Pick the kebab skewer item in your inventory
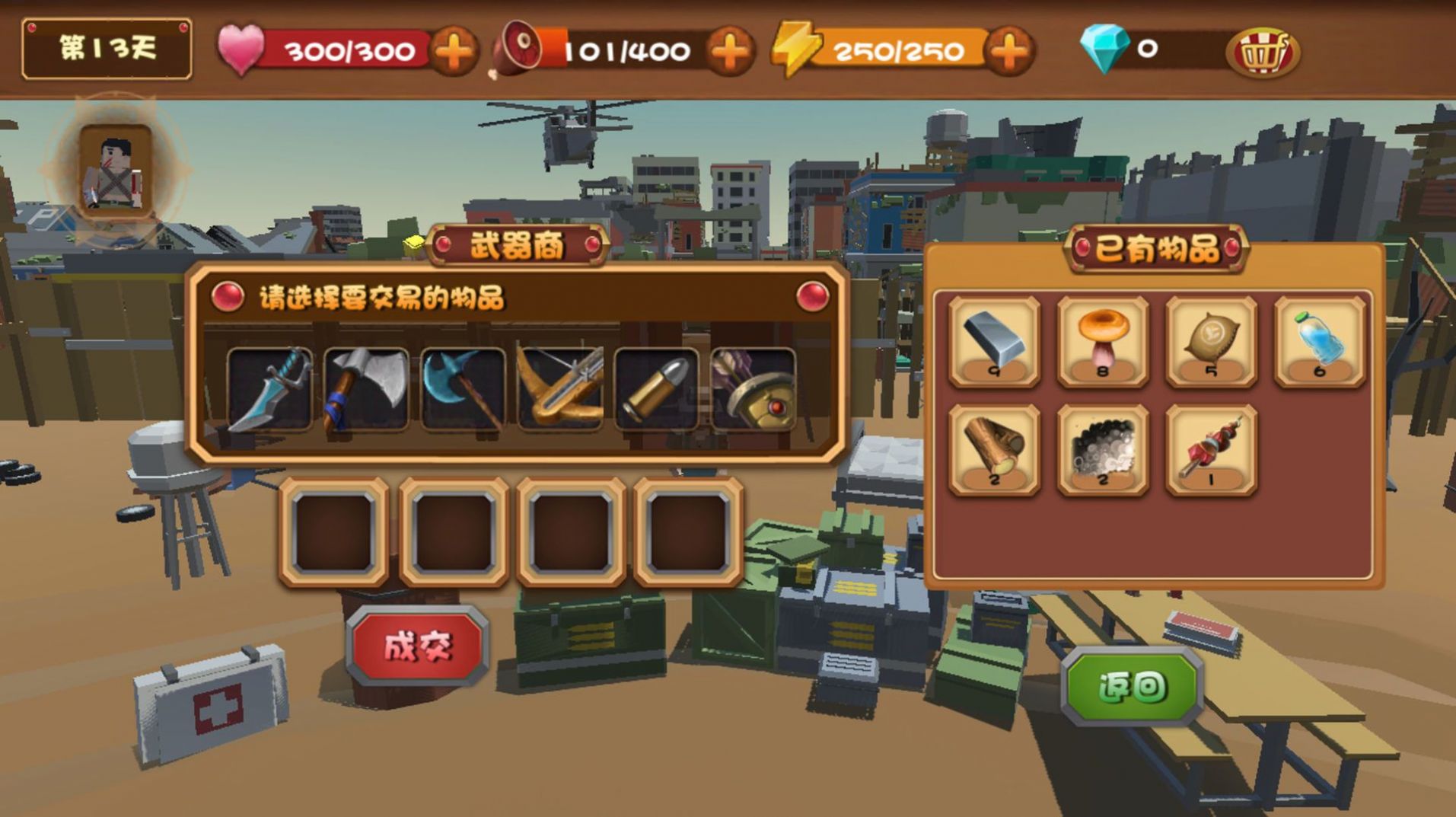 pyautogui.click(x=1209, y=451)
